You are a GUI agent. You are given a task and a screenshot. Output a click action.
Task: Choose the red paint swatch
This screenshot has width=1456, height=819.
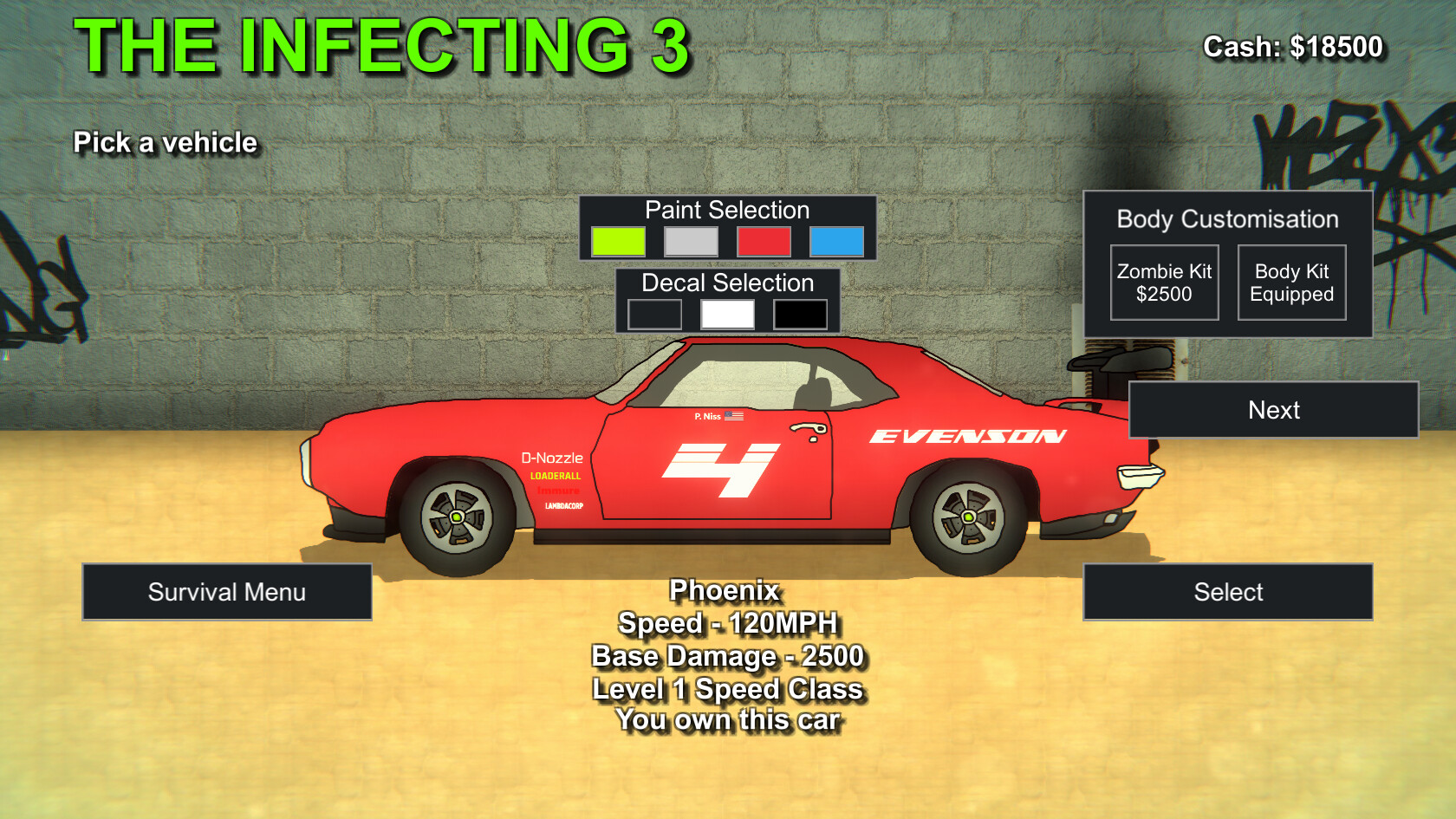pyautogui.click(x=764, y=242)
